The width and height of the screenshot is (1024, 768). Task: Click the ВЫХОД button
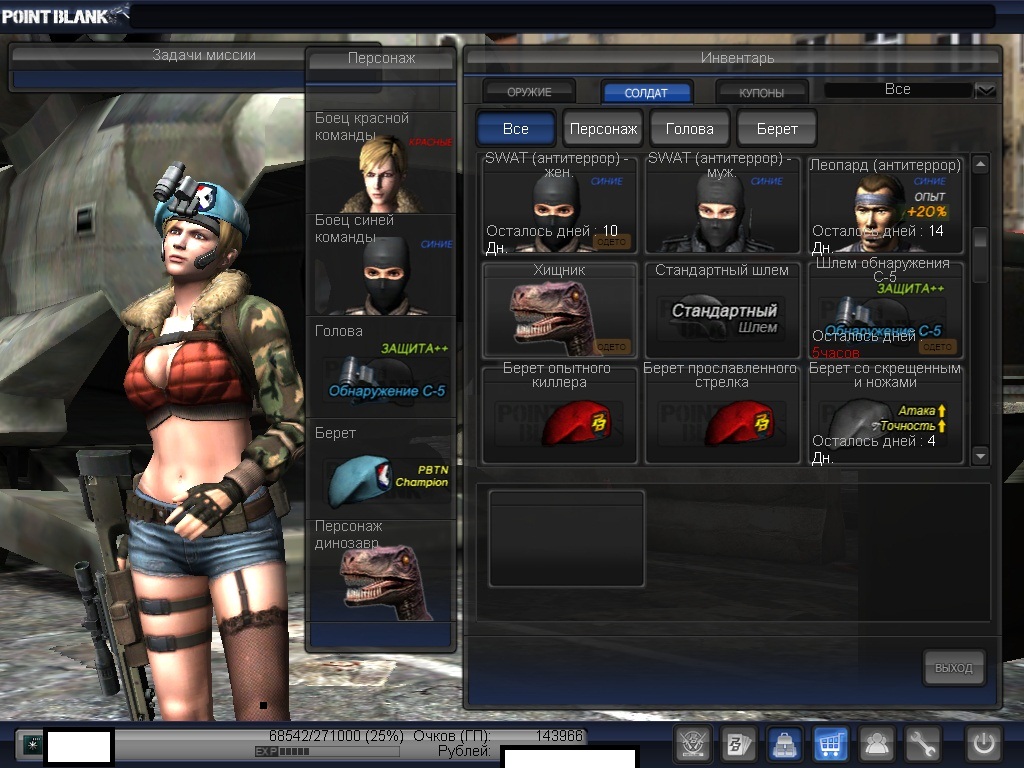[x=953, y=668]
